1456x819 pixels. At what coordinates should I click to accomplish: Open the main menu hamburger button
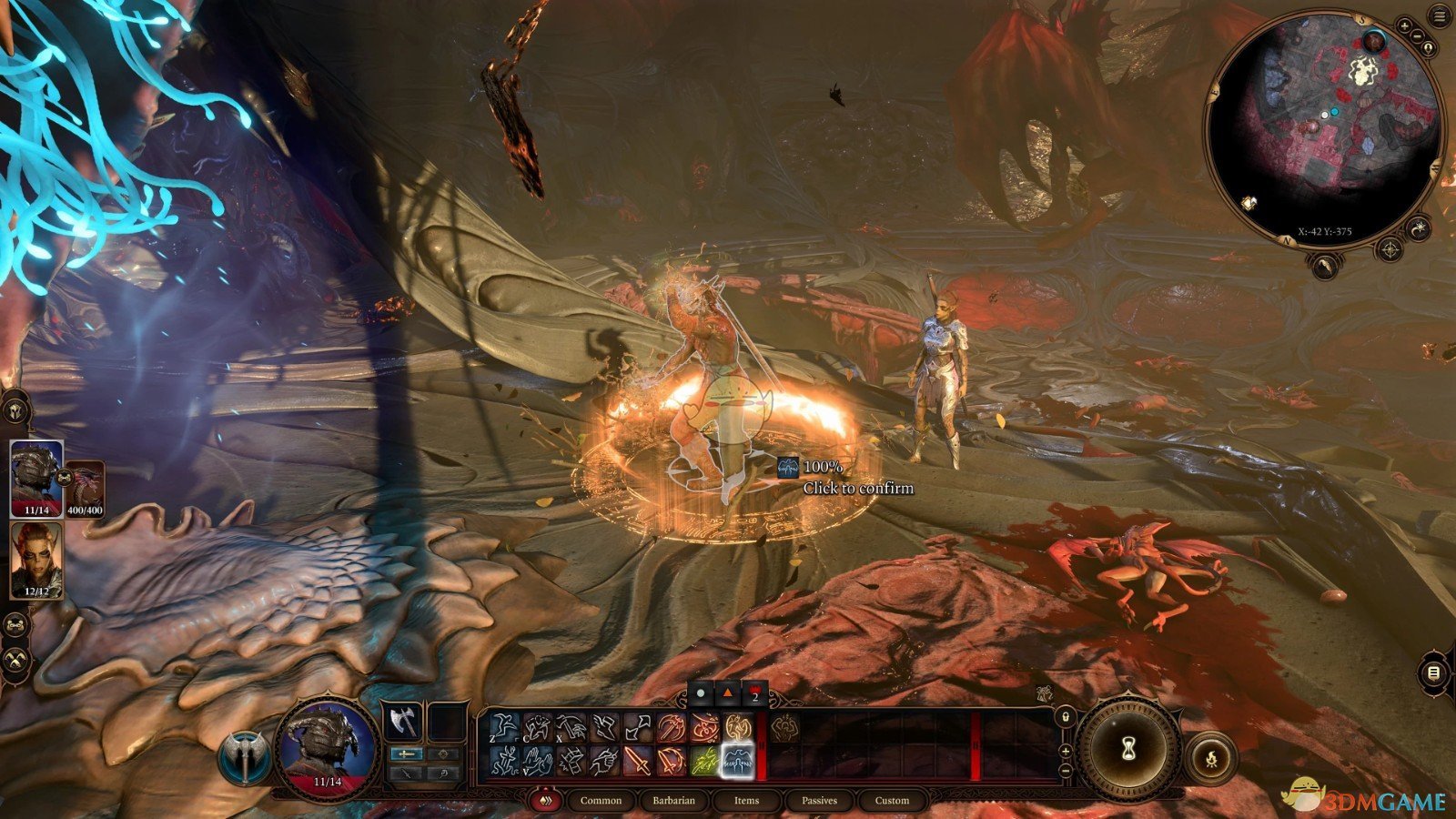1440,17
